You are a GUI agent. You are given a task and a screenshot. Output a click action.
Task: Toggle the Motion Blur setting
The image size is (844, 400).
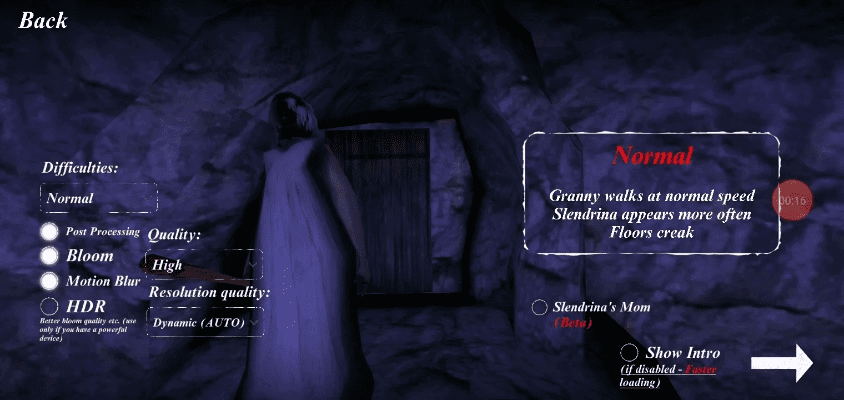point(49,281)
